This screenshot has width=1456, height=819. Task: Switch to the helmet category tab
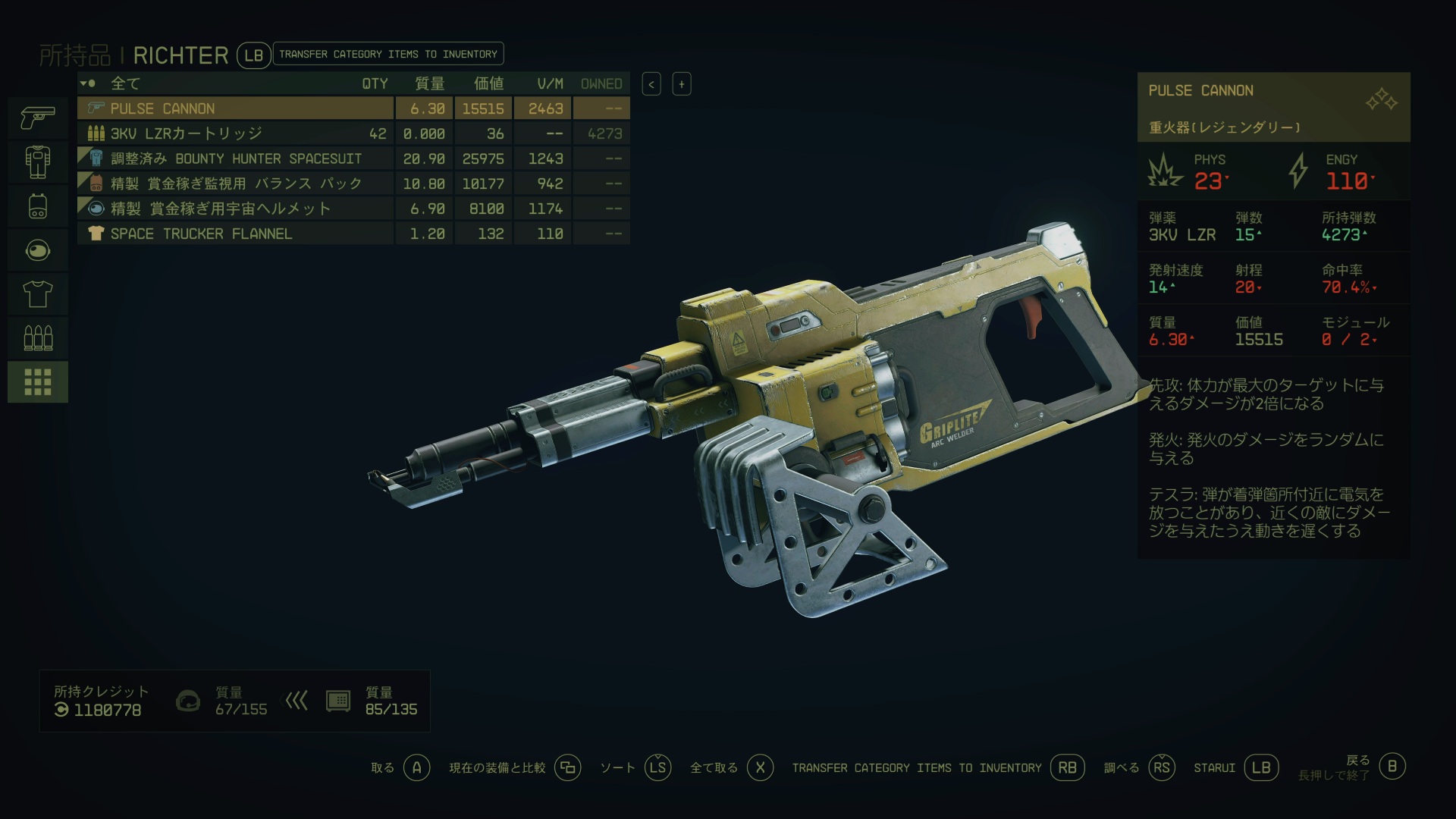[x=38, y=249]
